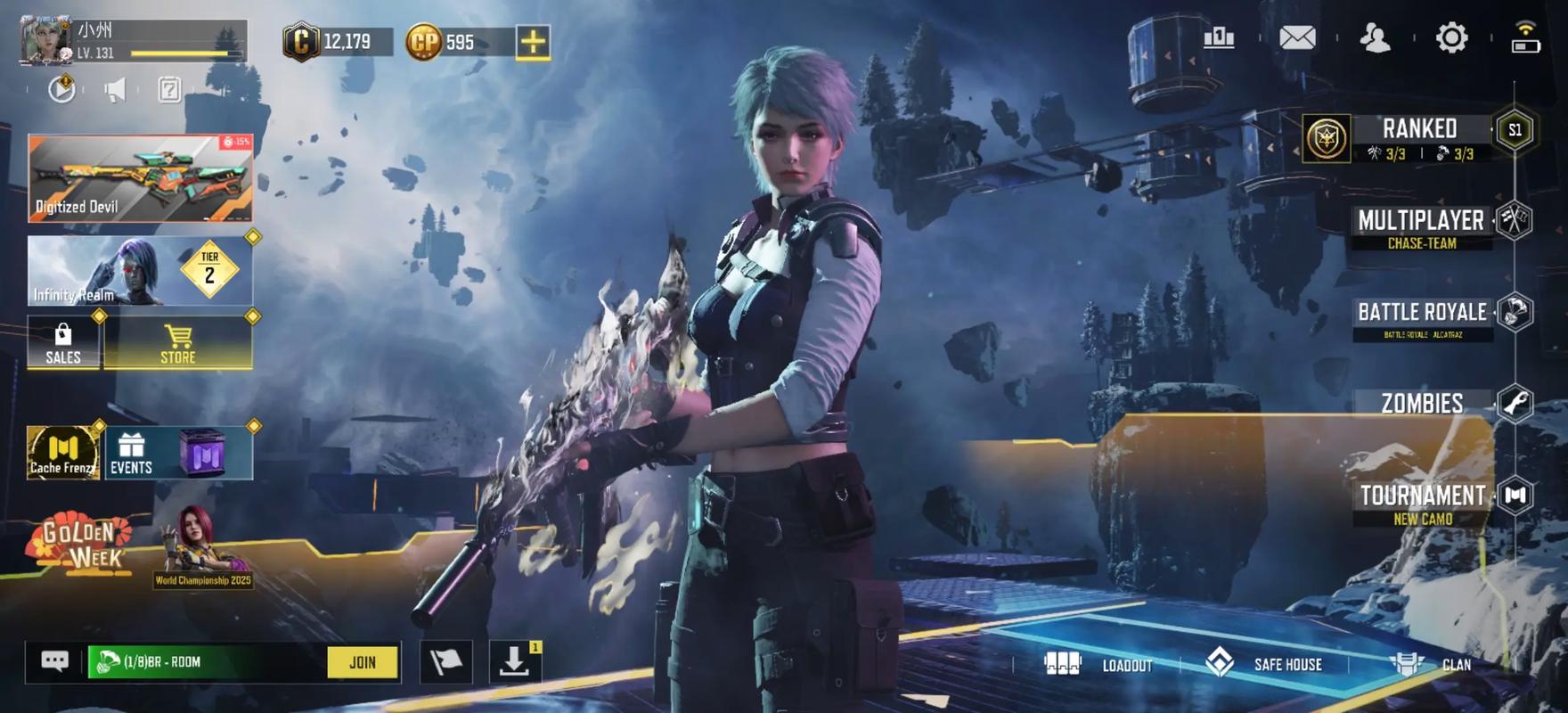Open the settings gear icon

point(1451,38)
